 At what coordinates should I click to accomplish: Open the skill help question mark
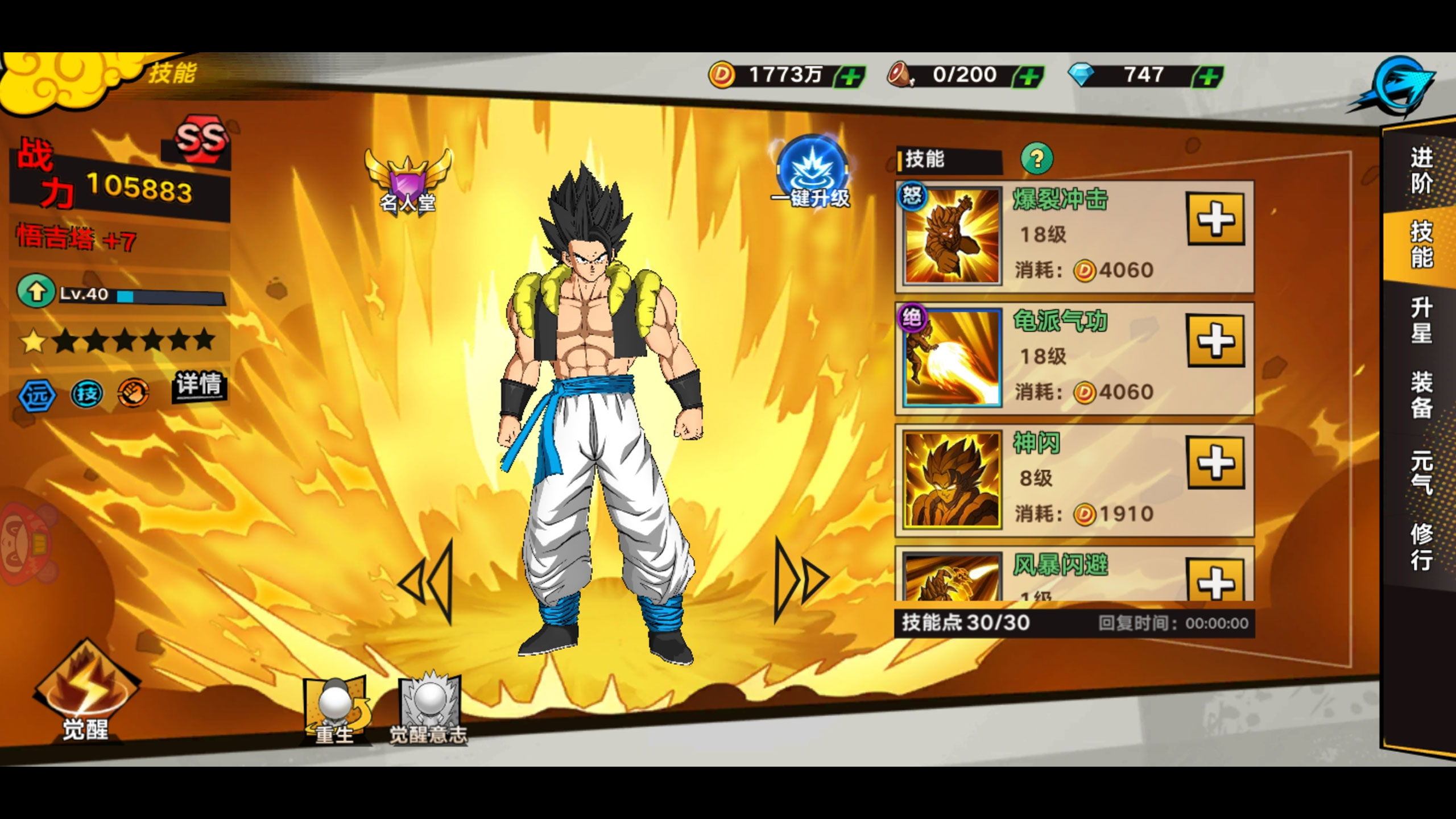point(1037,159)
